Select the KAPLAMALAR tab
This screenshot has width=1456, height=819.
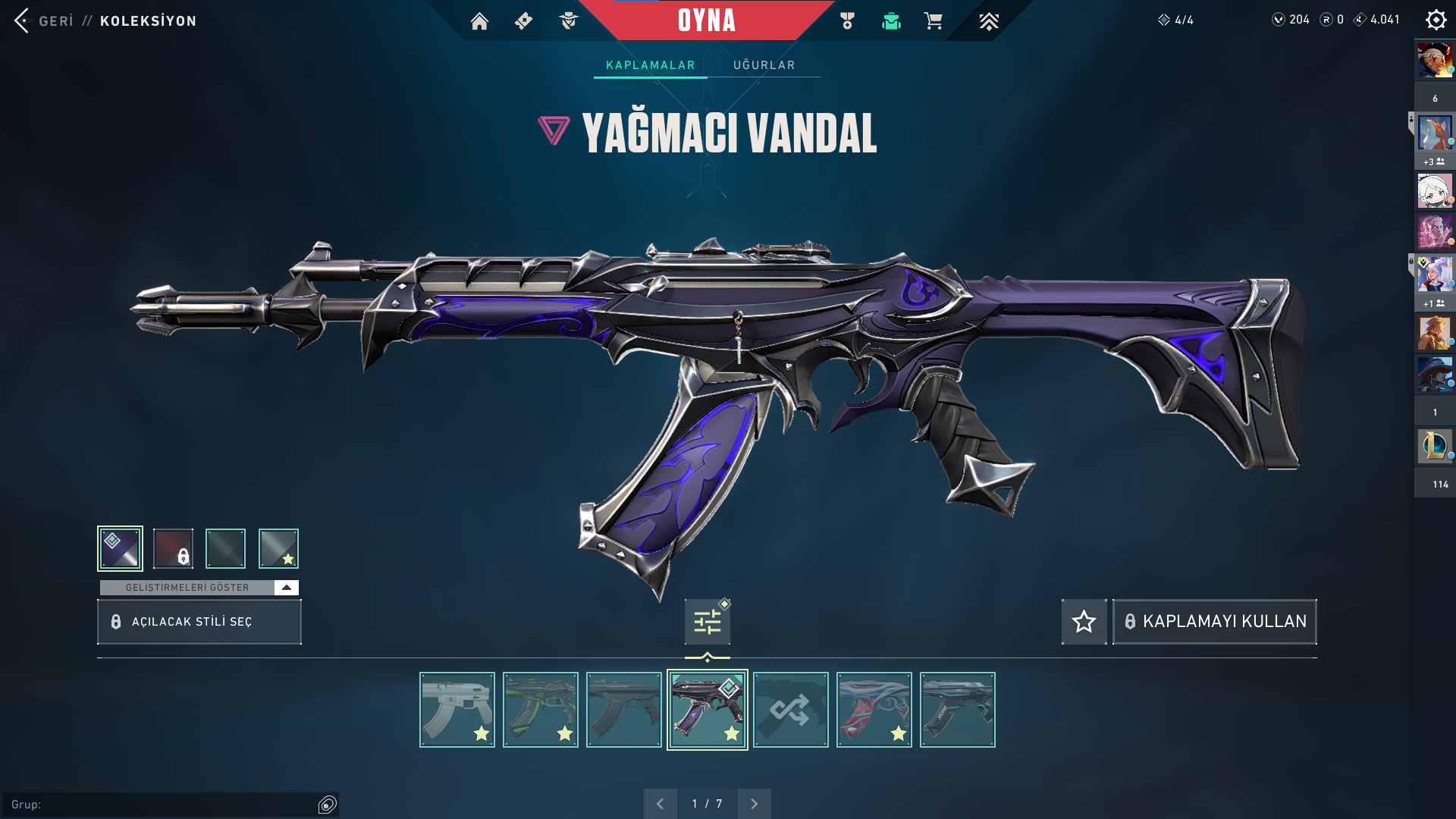pyautogui.click(x=650, y=65)
